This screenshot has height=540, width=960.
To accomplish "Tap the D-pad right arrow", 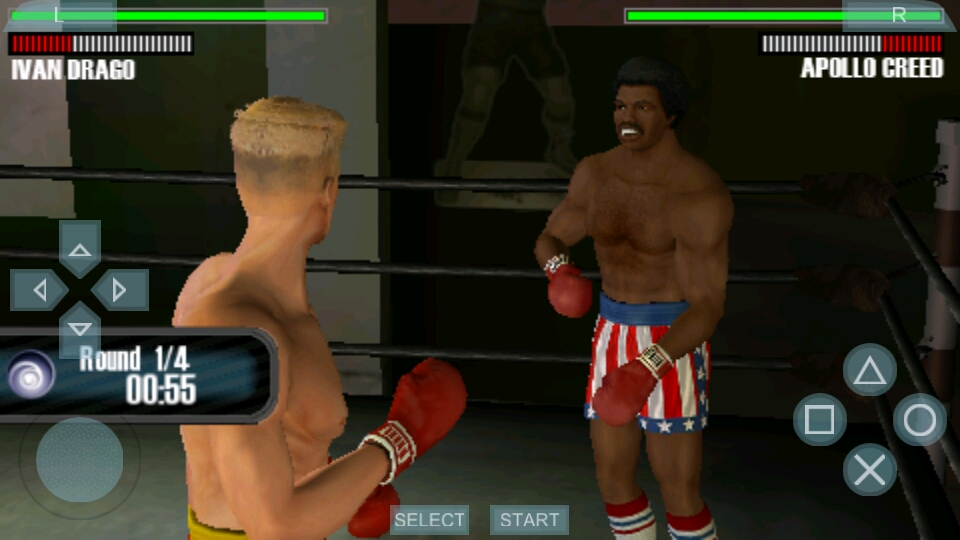I will pos(120,290).
